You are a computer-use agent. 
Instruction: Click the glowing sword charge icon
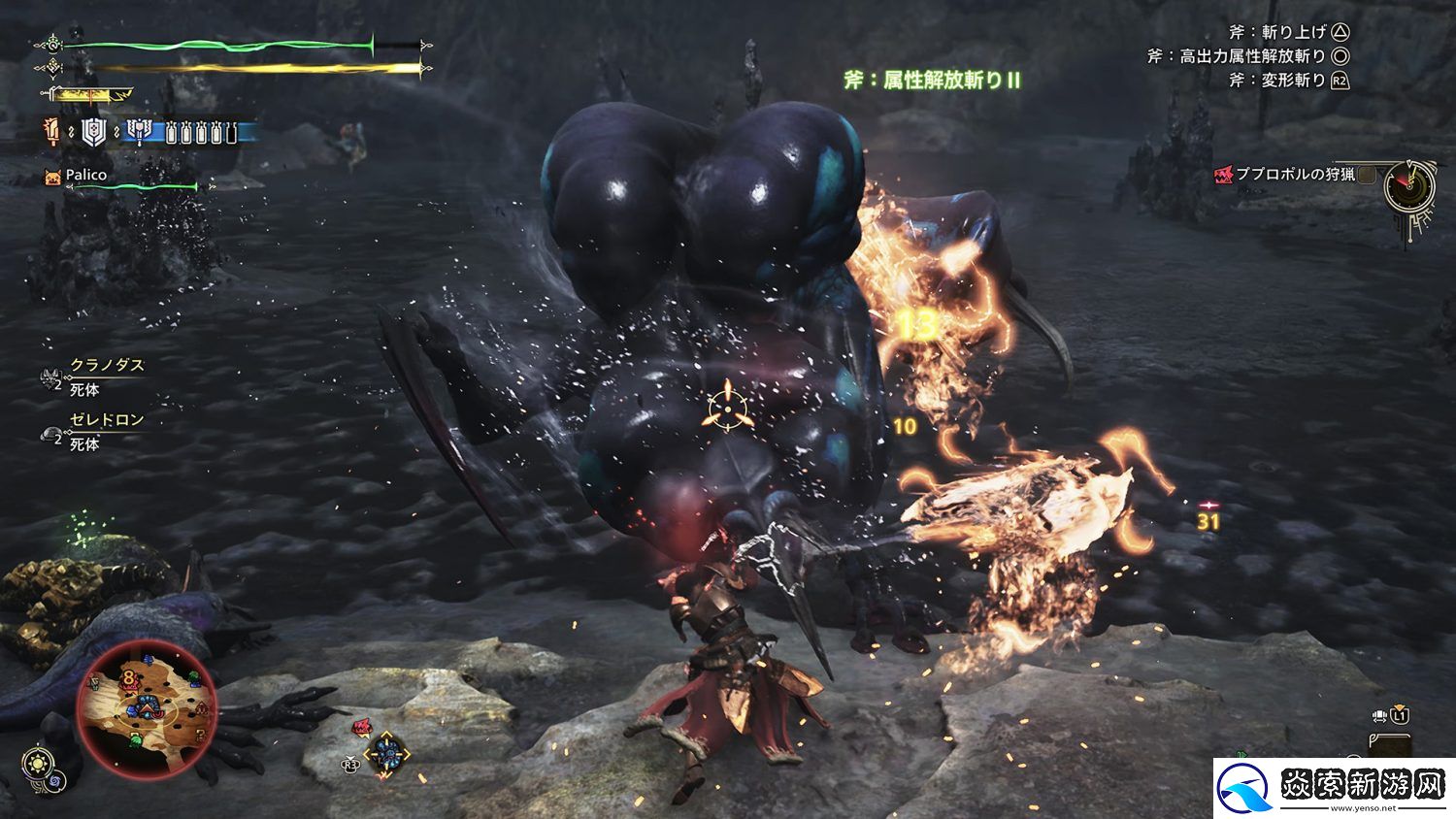tap(52, 132)
